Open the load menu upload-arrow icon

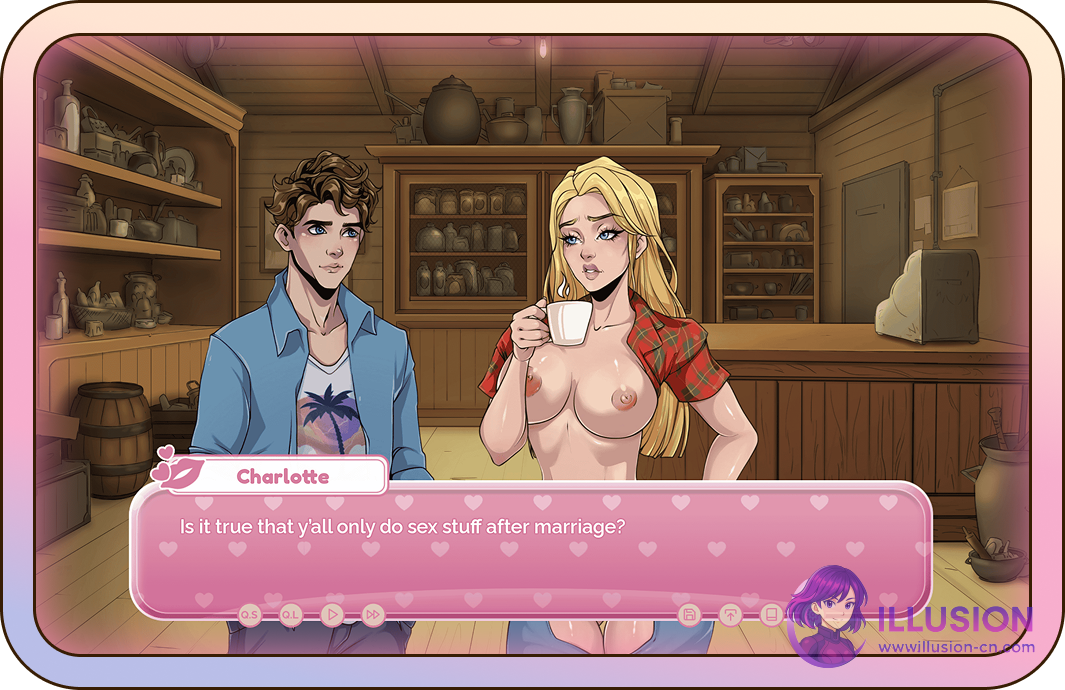pos(730,614)
